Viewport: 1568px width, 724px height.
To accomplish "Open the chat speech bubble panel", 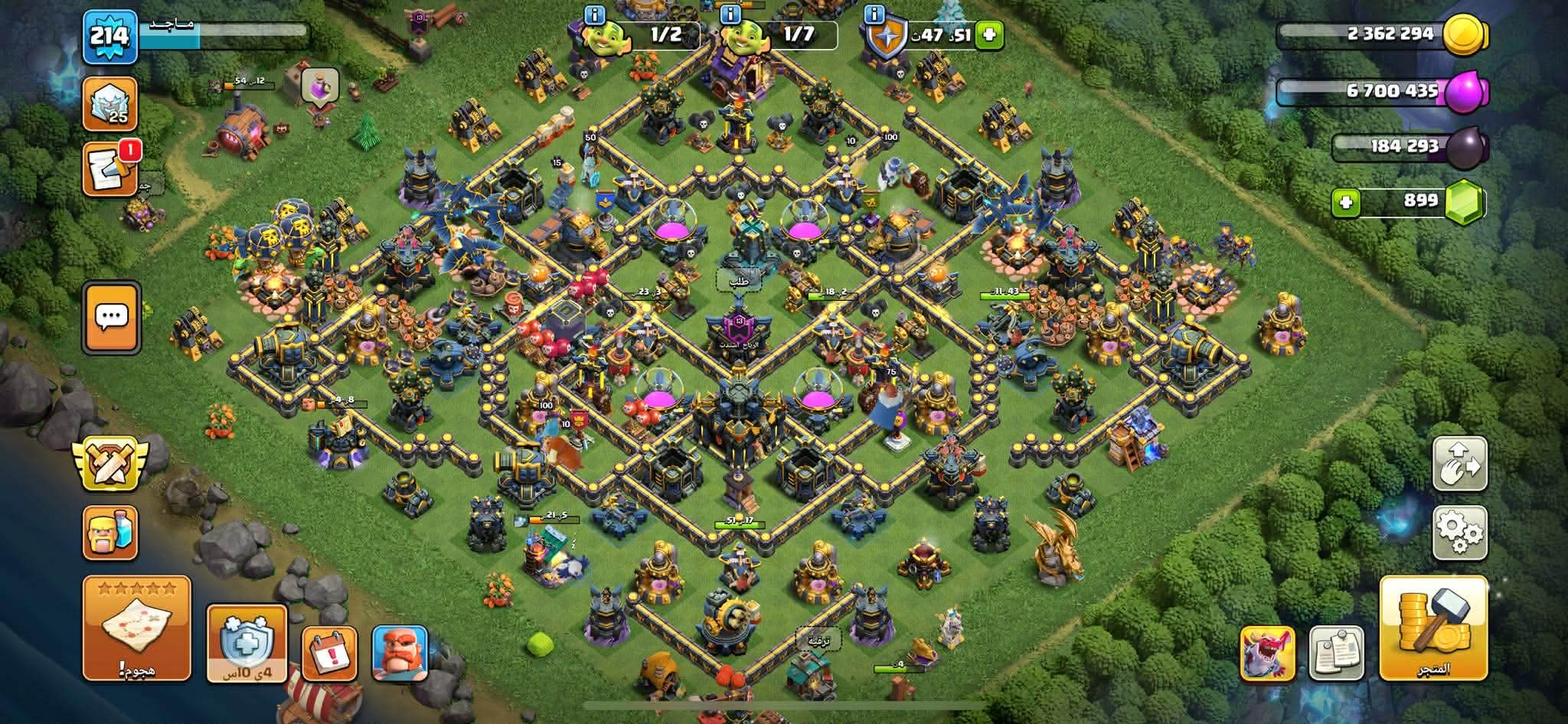I will [112, 318].
